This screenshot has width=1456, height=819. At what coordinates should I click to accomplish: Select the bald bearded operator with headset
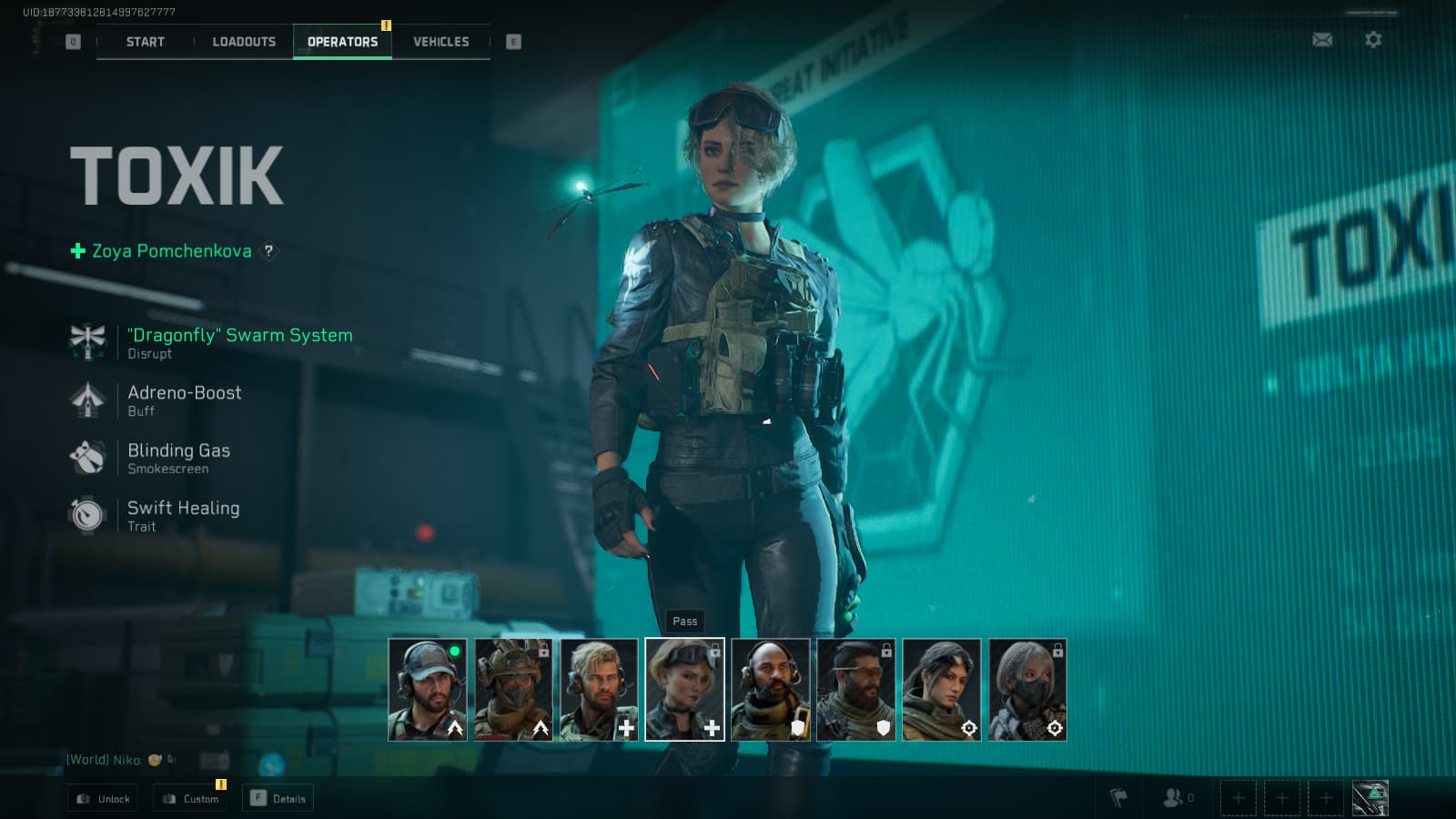click(x=771, y=689)
